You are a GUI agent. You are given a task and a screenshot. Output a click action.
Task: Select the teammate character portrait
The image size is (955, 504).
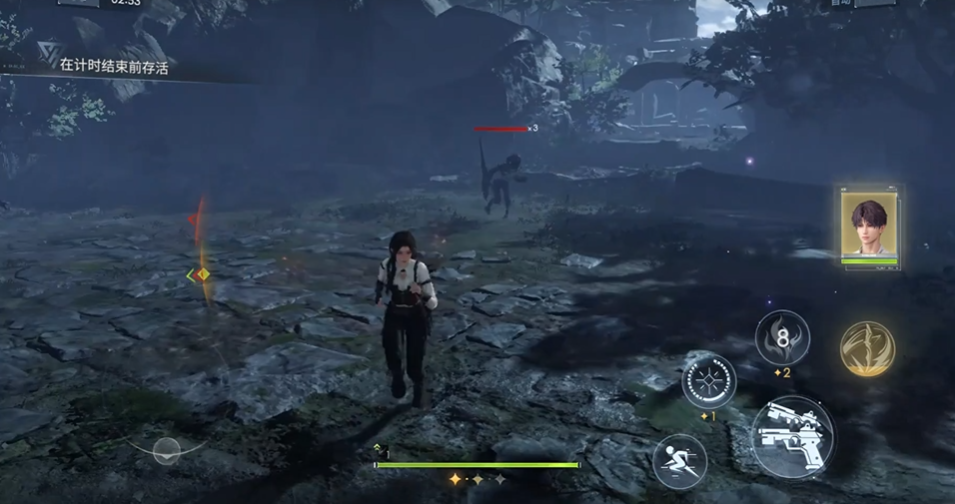tap(869, 226)
